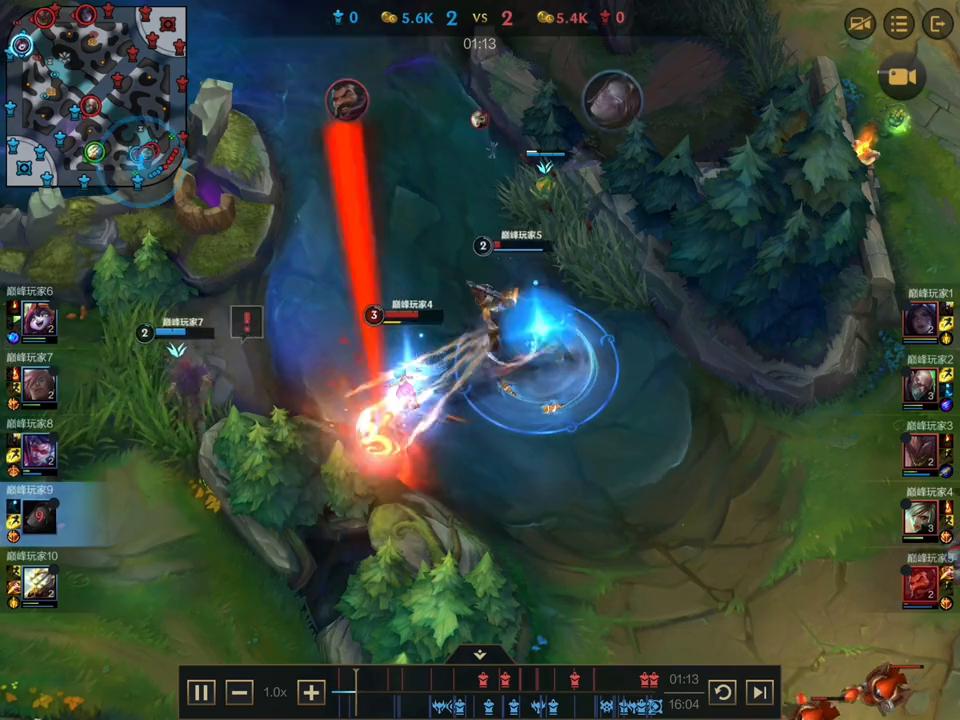The height and width of the screenshot is (720, 960).
Task: Pause the replay playback
Action: point(202,692)
